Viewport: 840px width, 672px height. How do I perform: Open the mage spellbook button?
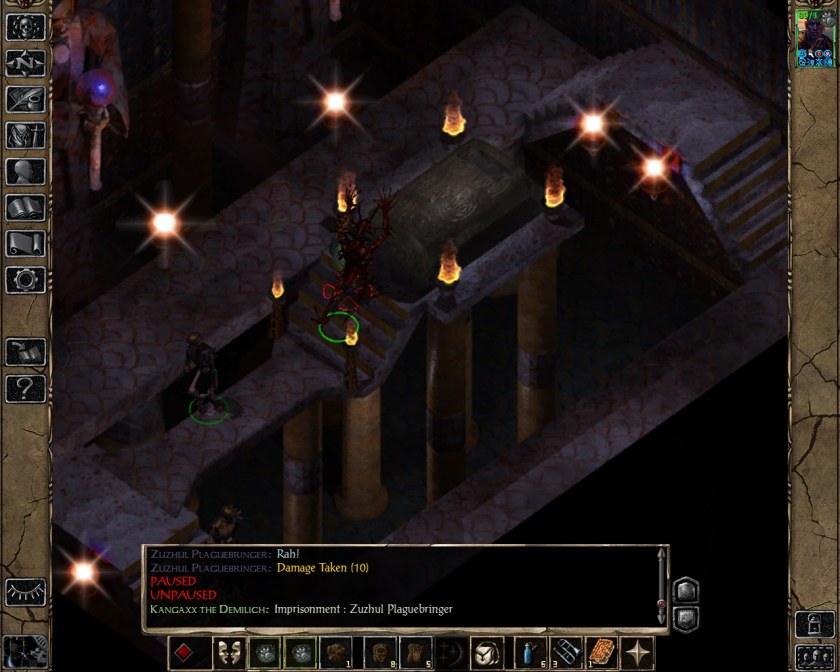click(x=26, y=207)
